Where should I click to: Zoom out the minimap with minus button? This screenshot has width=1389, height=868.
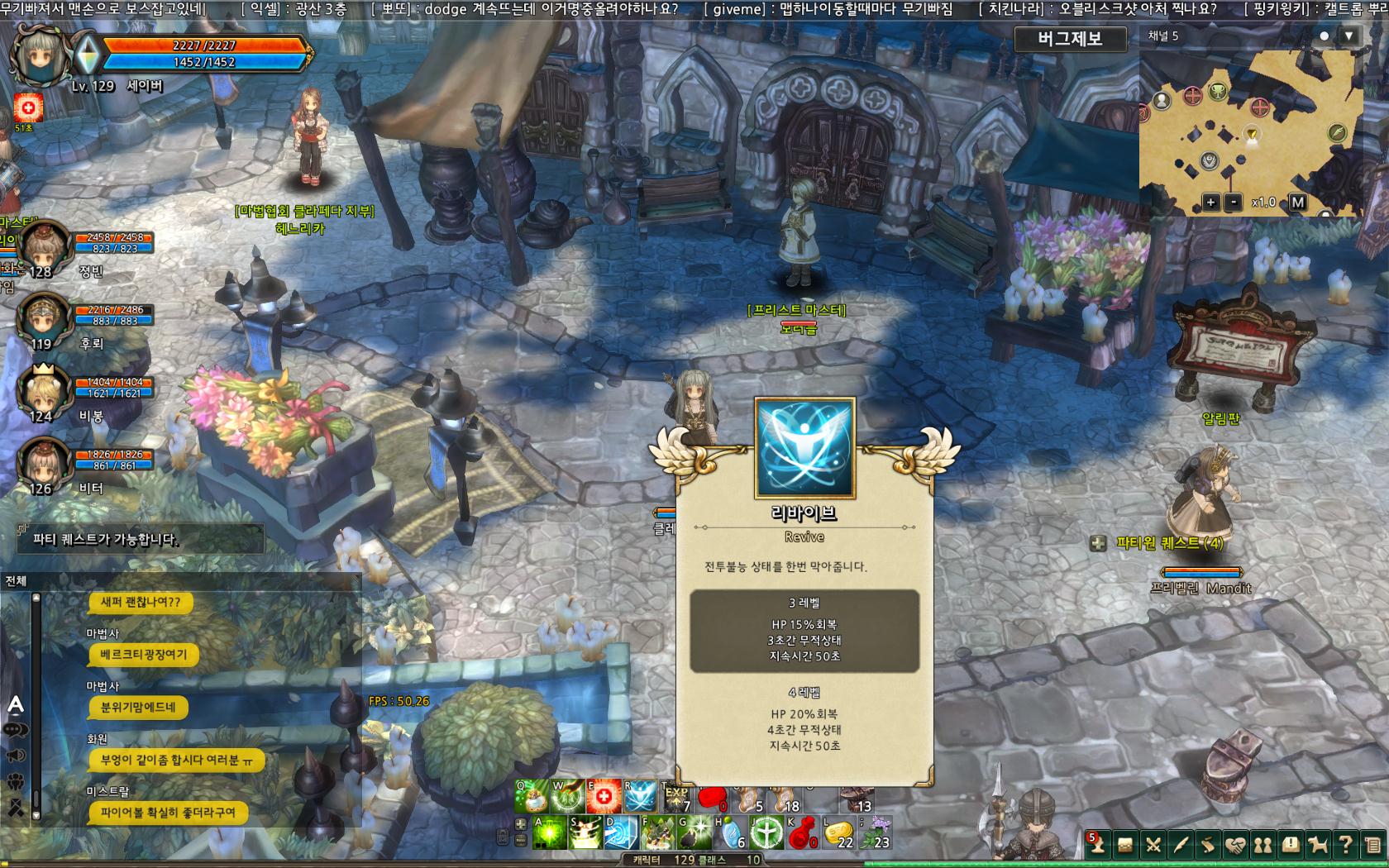pos(1234,203)
